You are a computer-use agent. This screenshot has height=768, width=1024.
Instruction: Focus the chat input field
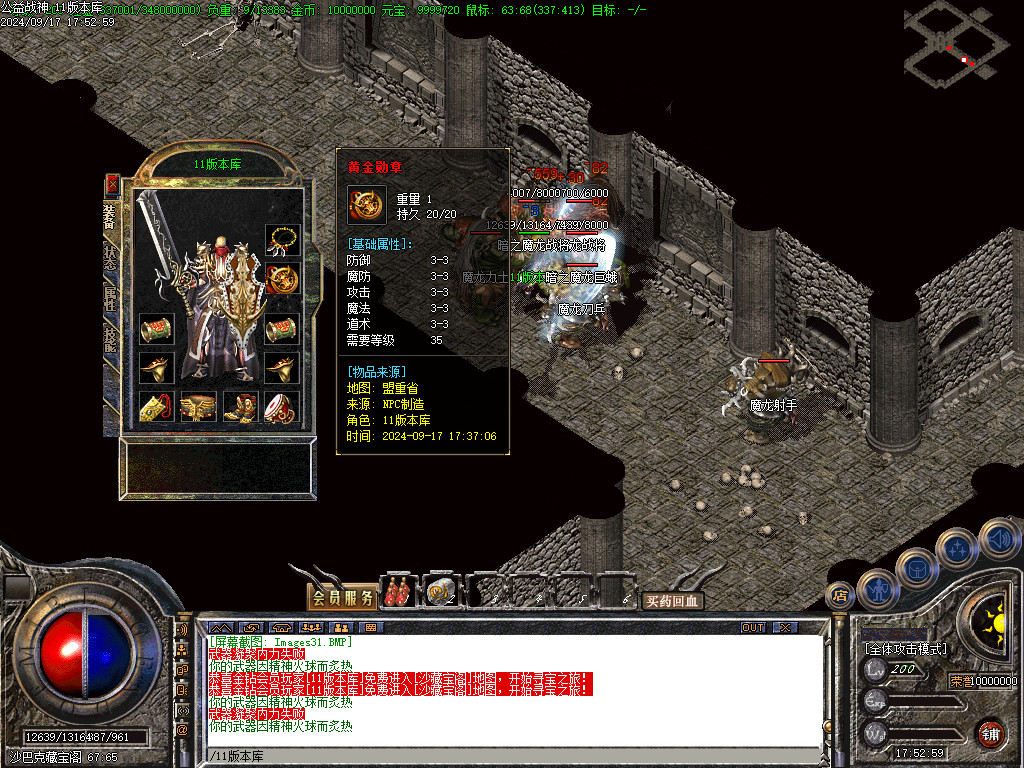point(500,756)
